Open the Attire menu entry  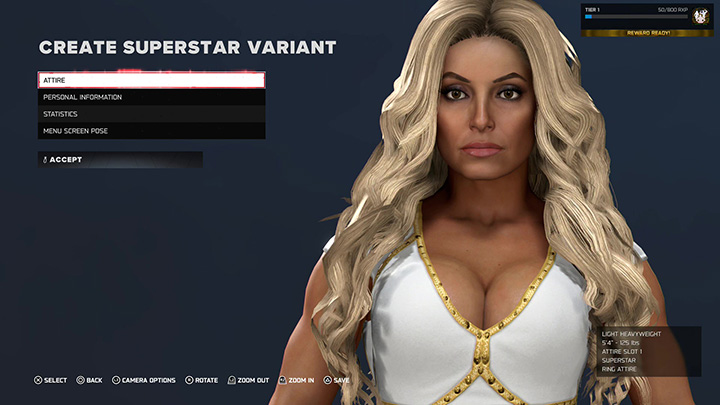click(x=151, y=80)
